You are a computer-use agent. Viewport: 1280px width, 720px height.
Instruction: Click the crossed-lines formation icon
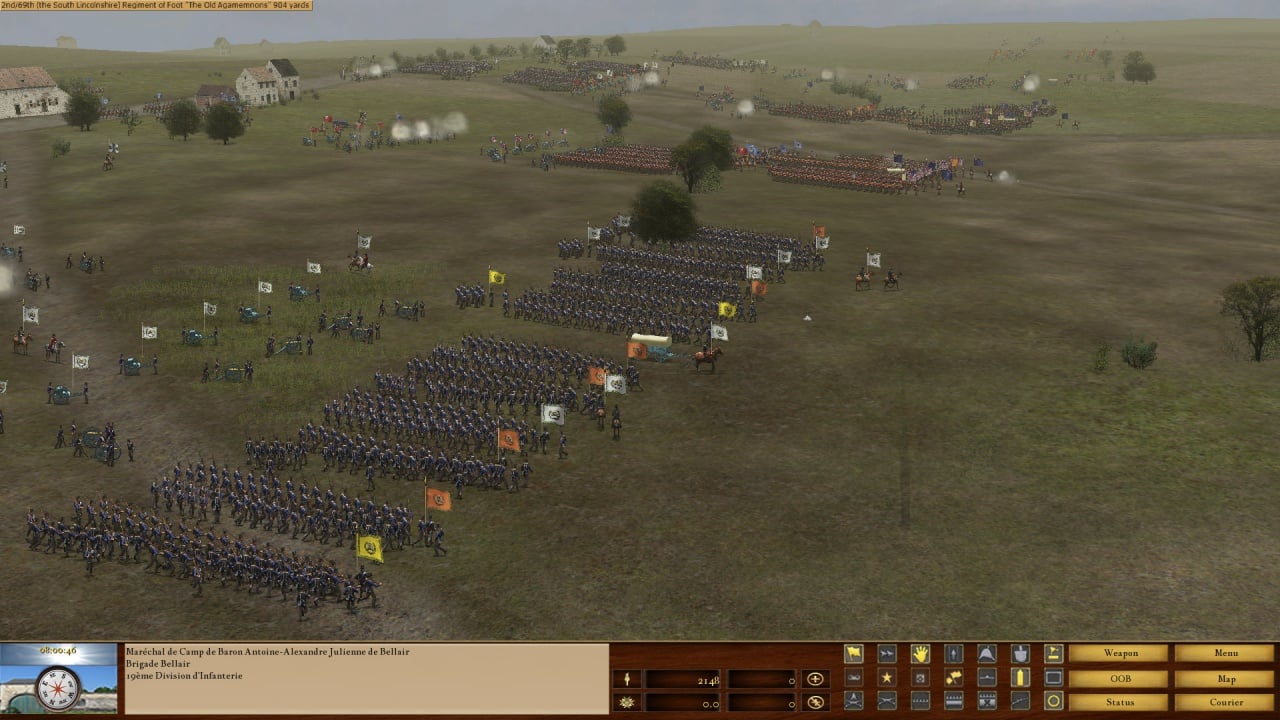[x=887, y=701]
